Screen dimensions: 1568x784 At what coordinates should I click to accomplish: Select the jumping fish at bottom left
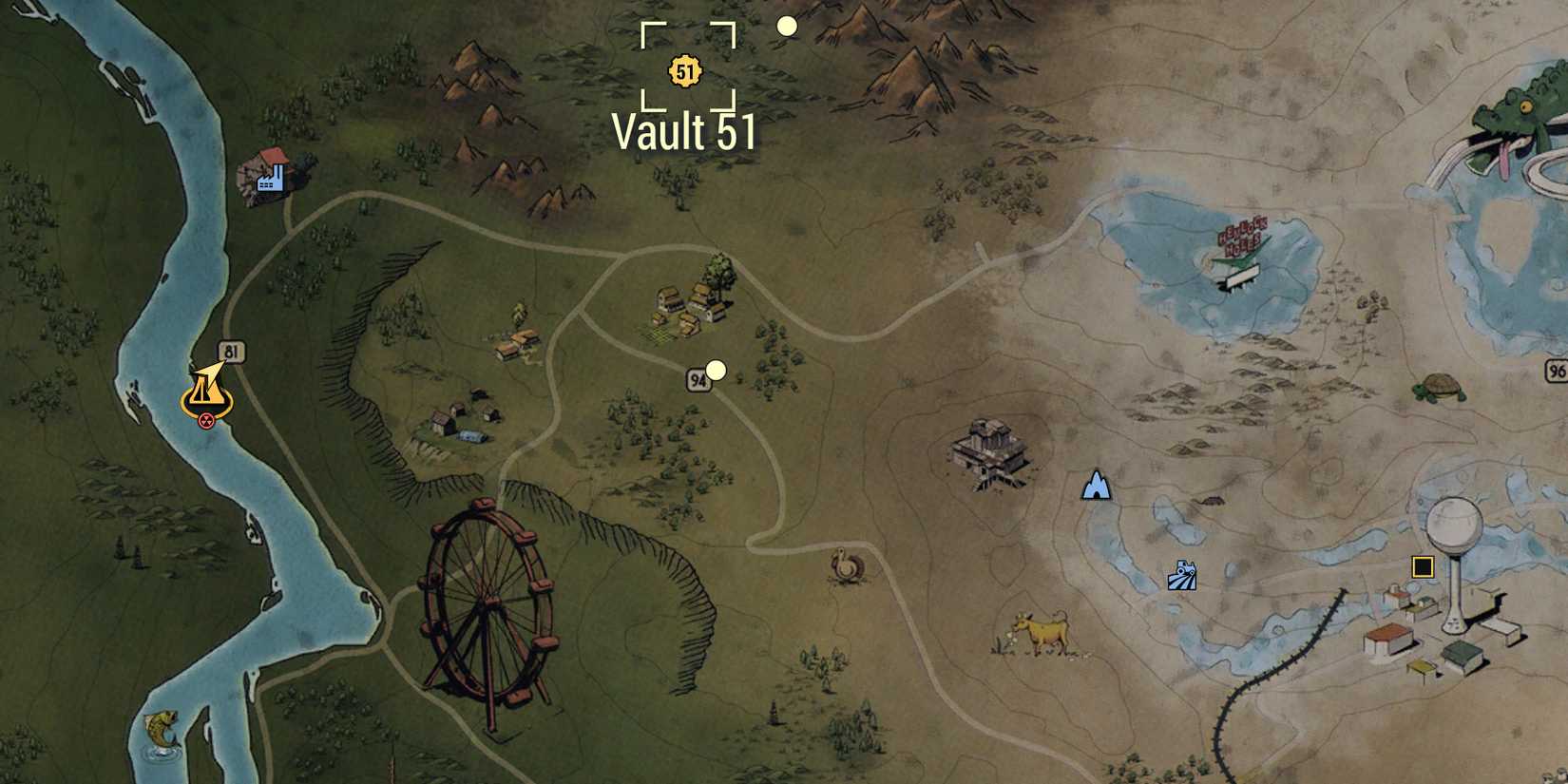[x=162, y=730]
